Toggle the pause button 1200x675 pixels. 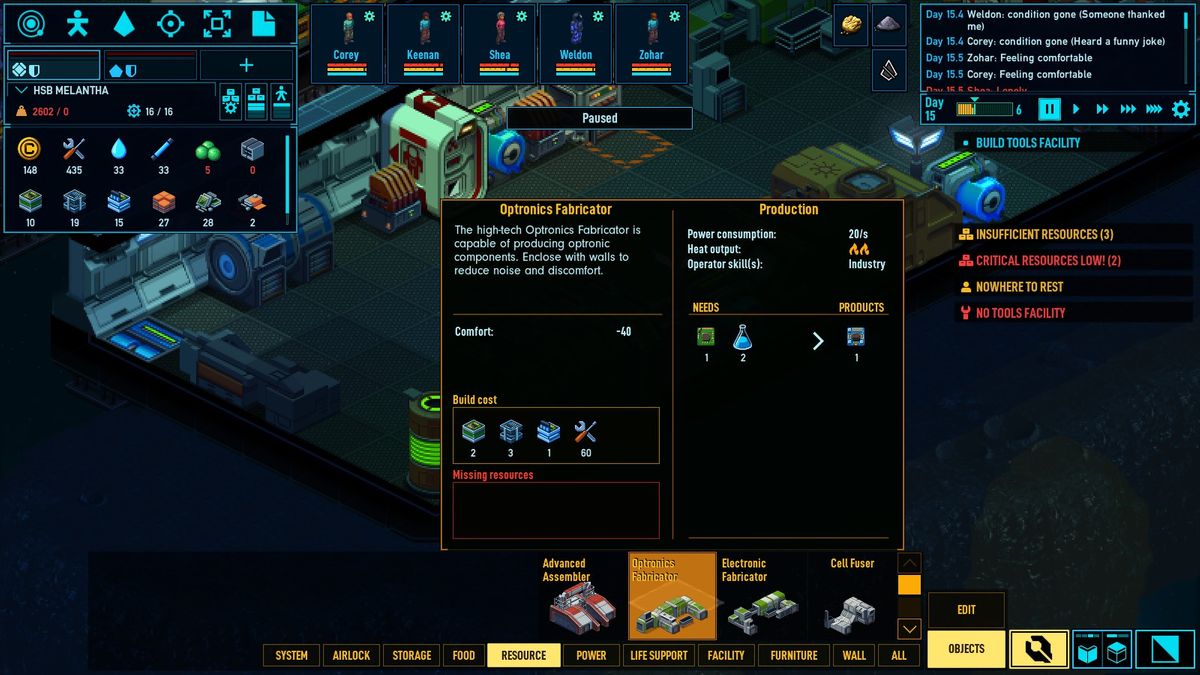click(1049, 109)
